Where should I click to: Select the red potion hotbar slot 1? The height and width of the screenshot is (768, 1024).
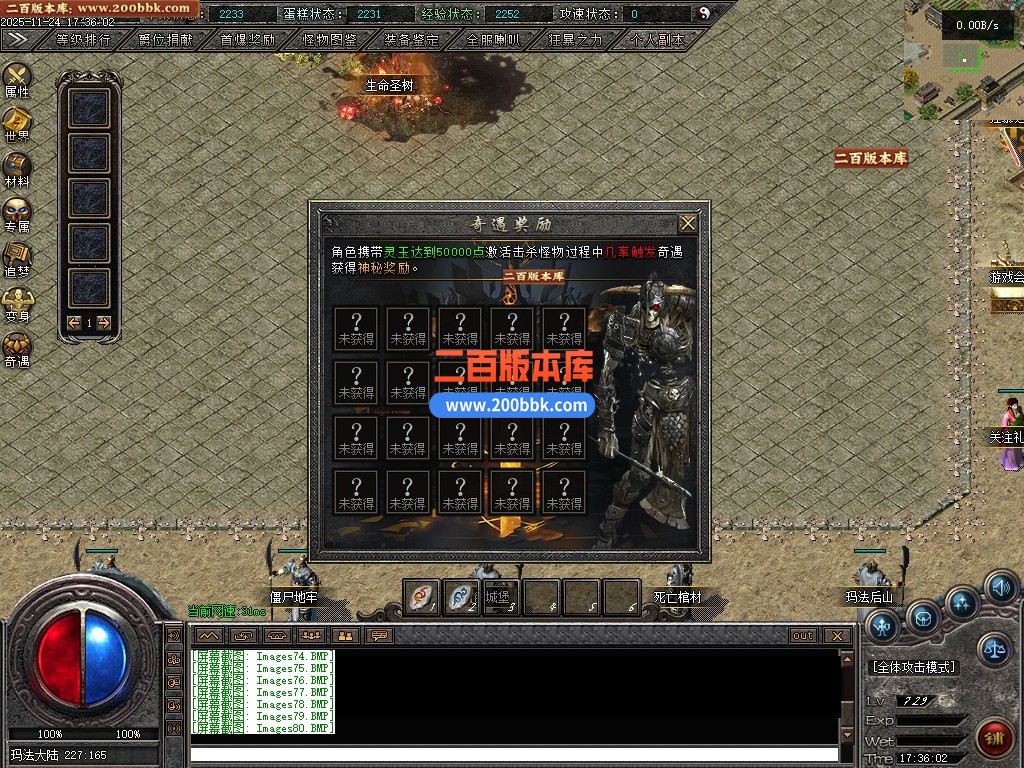(x=421, y=597)
